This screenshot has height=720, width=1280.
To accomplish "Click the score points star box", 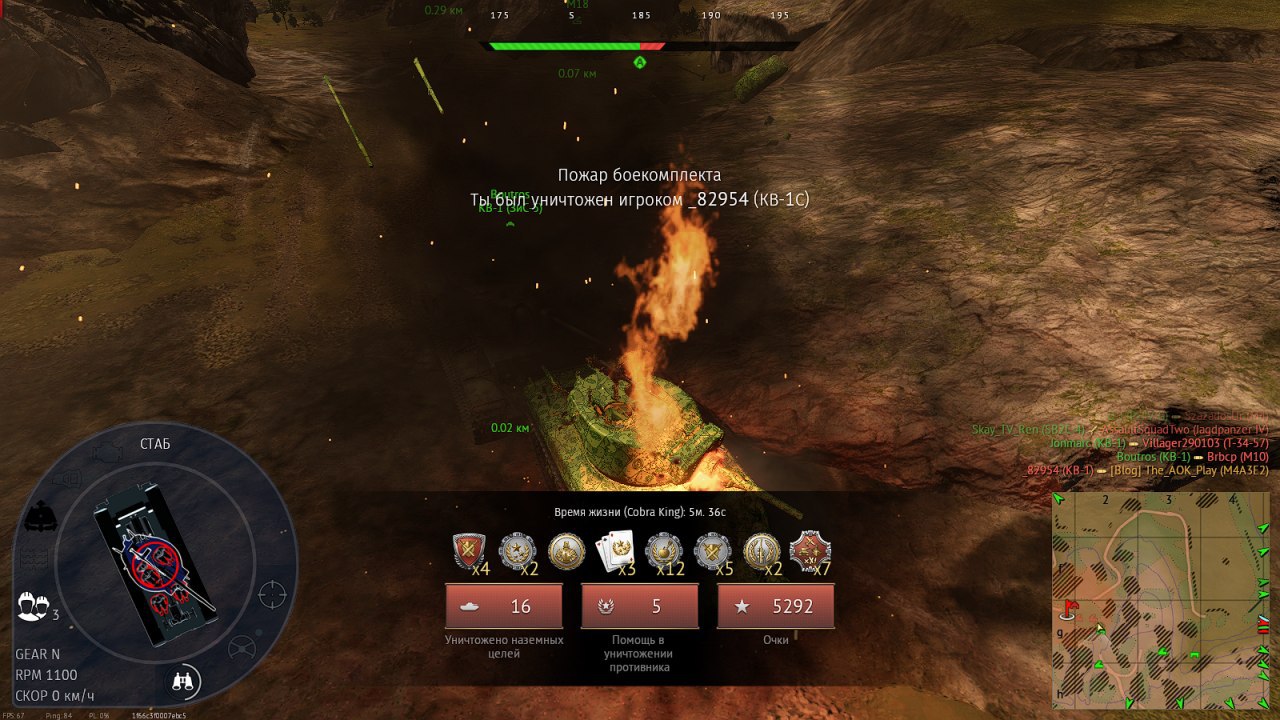I will 775,606.
